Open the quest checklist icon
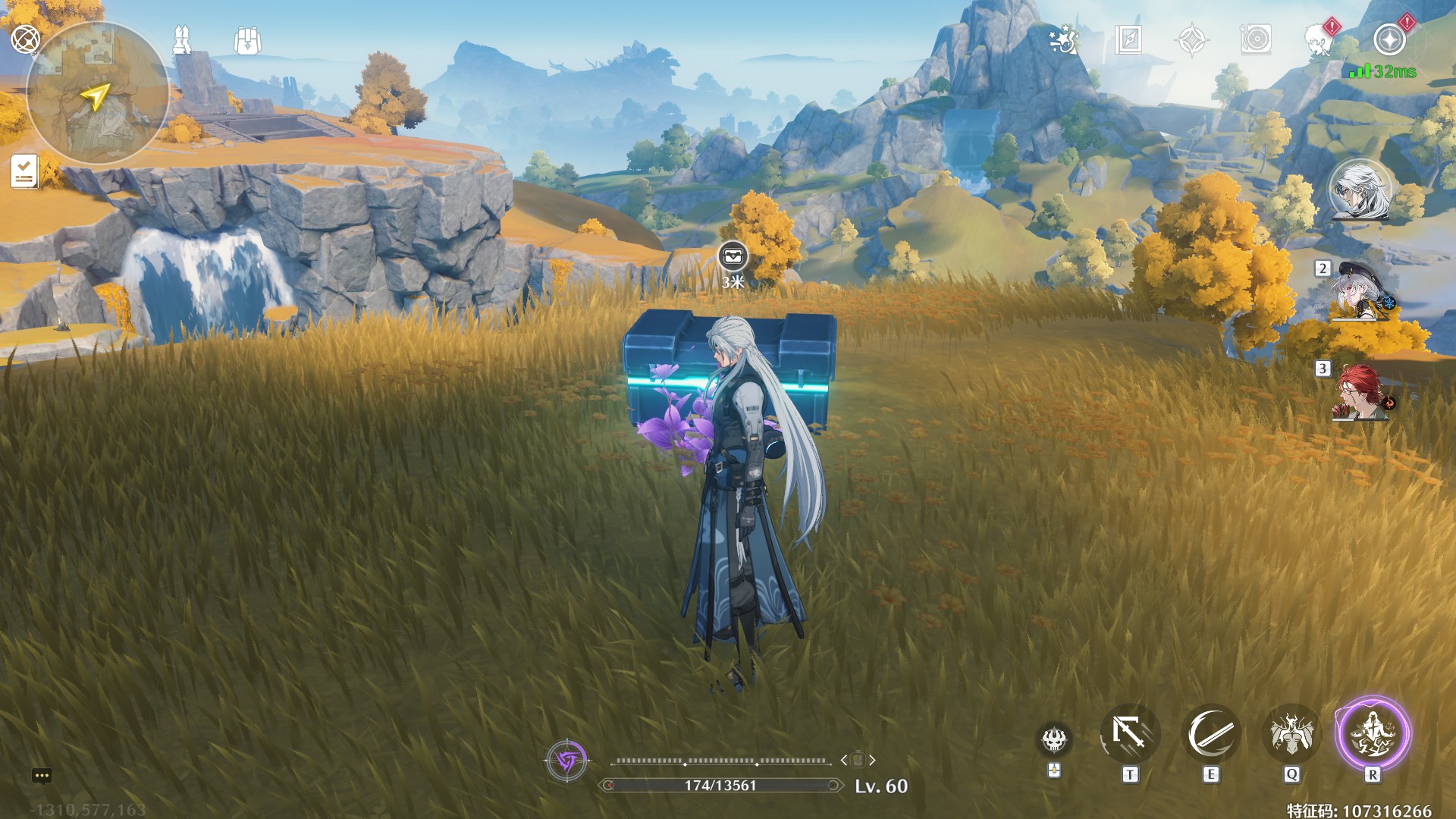1456x819 pixels. pos(24,171)
